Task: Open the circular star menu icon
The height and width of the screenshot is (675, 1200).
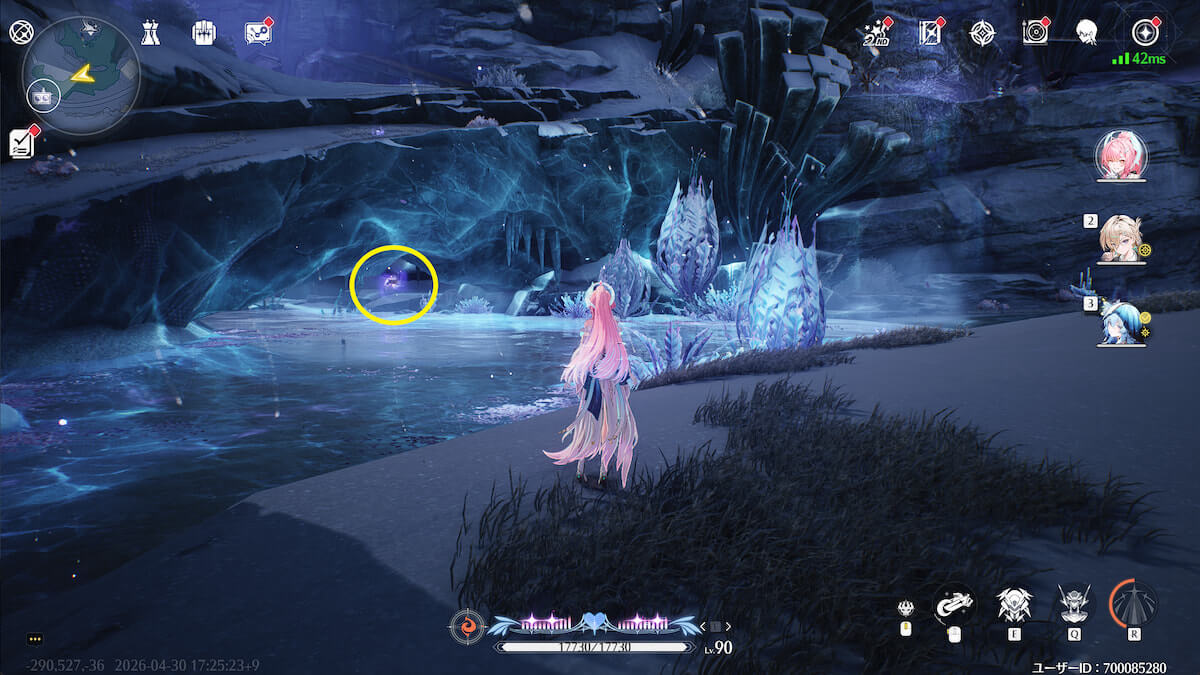Action: (x=1141, y=32)
